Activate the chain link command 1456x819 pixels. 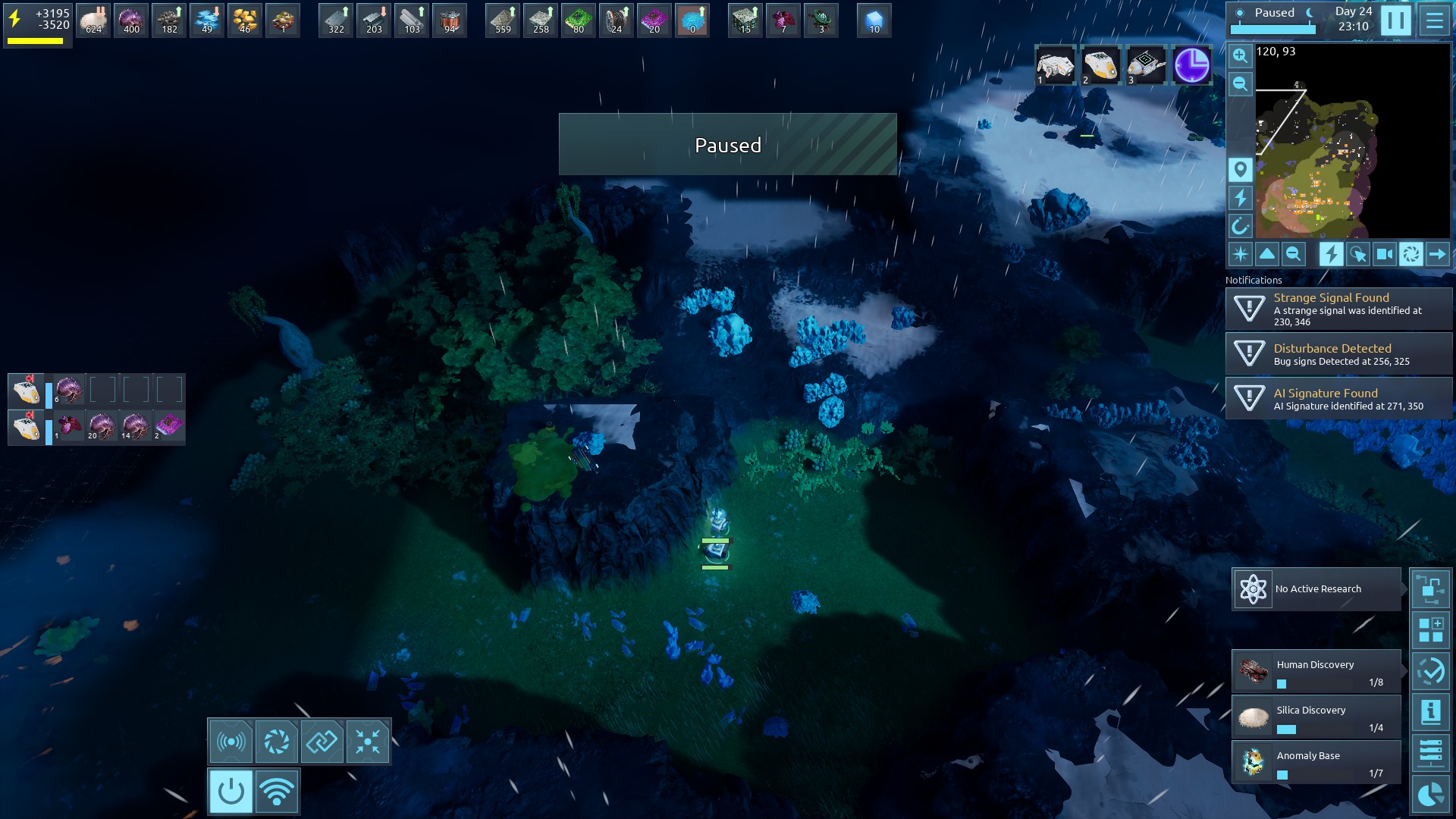[x=322, y=741]
